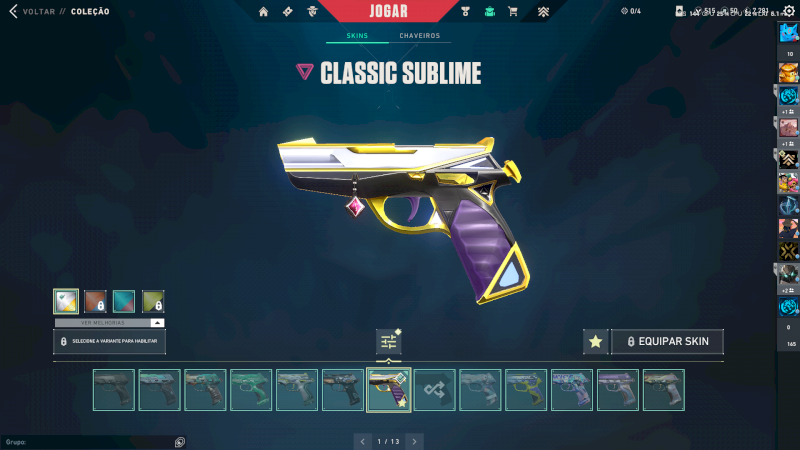Screen dimensions: 800x450
Task: Select the random shuffle skin tile
Action: click(x=435, y=390)
